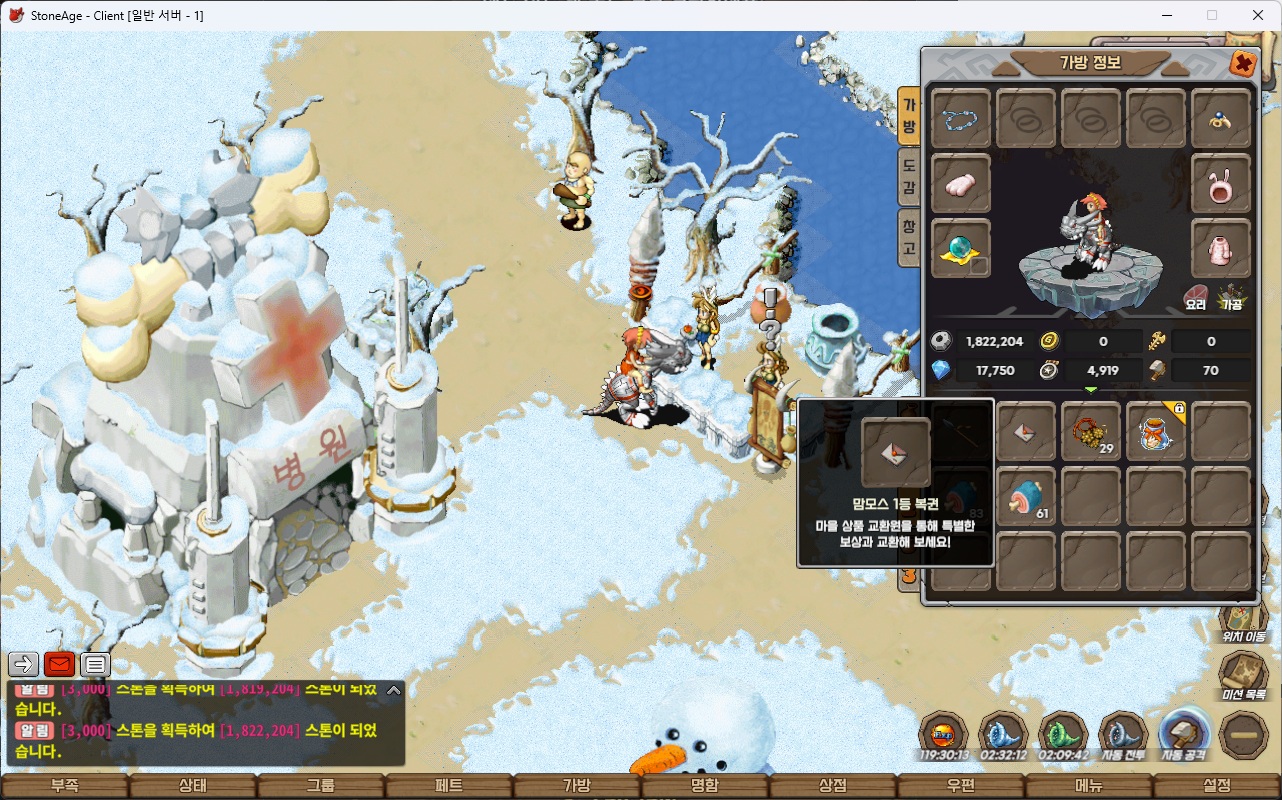Select the pink rabbit hood equipment slot
Screen dimensions: 1282x800
pyautogui.click(x=1221, y=183)
